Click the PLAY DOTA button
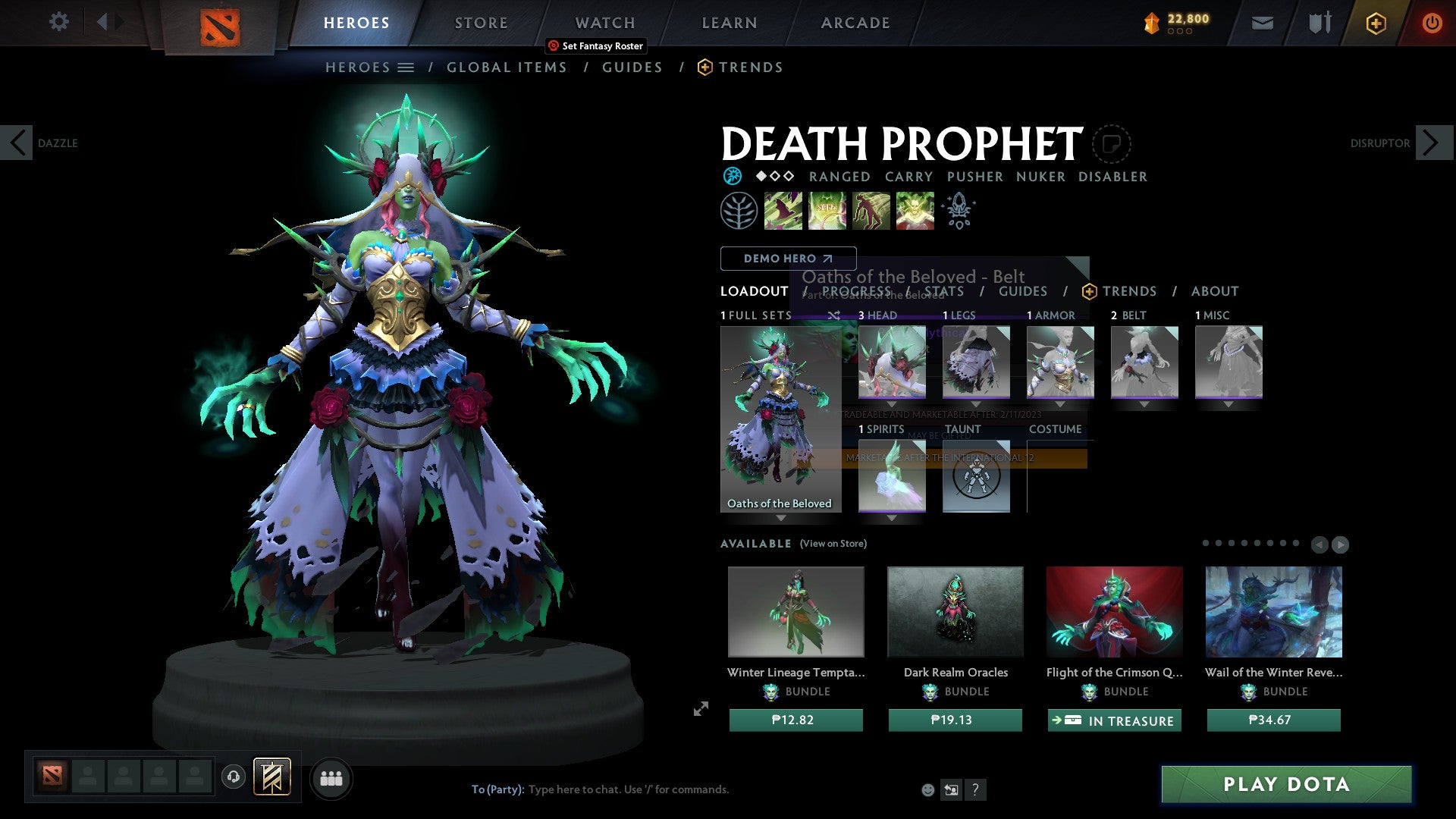 1287,785
